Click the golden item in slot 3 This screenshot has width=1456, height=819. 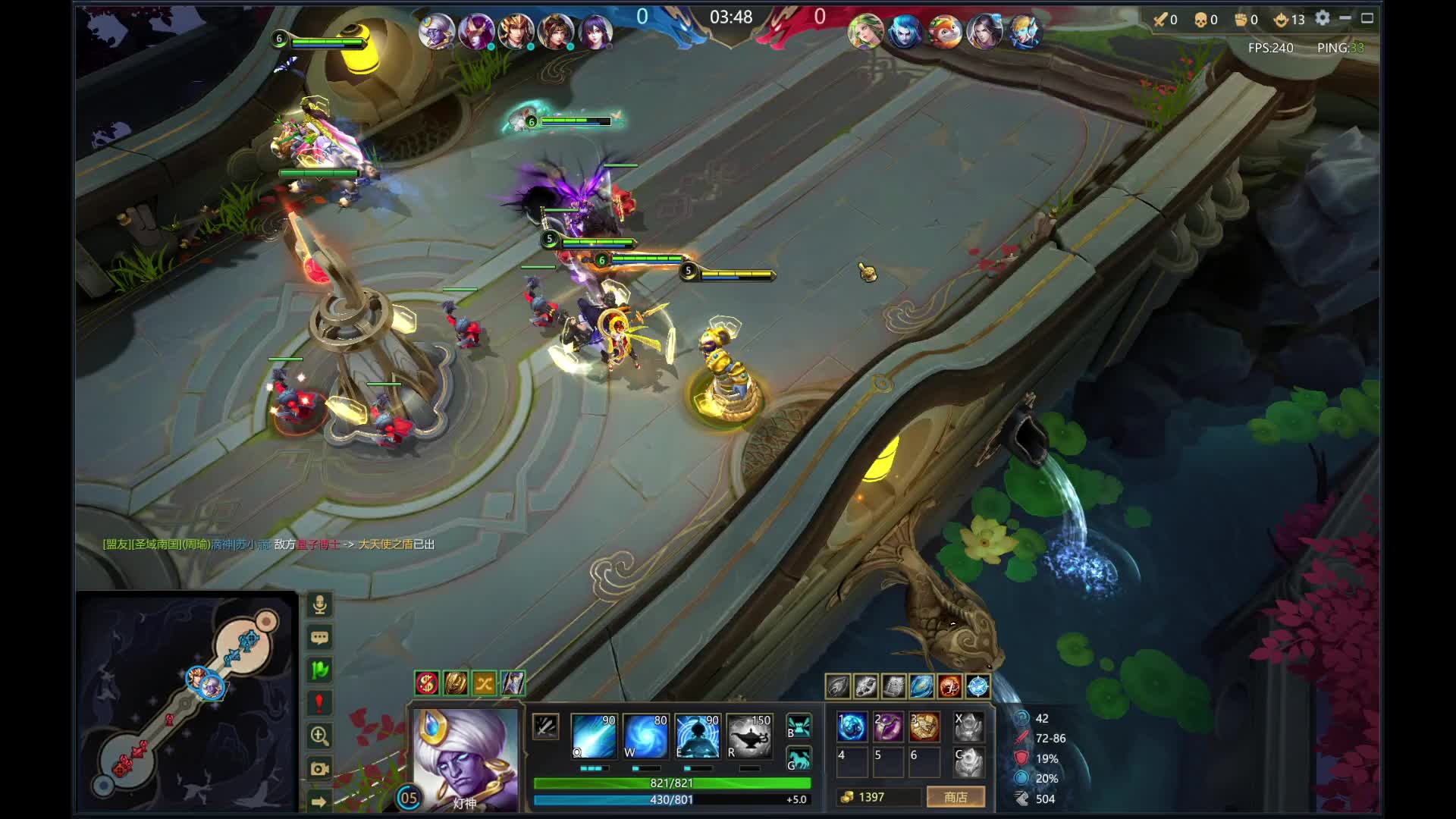924,726
